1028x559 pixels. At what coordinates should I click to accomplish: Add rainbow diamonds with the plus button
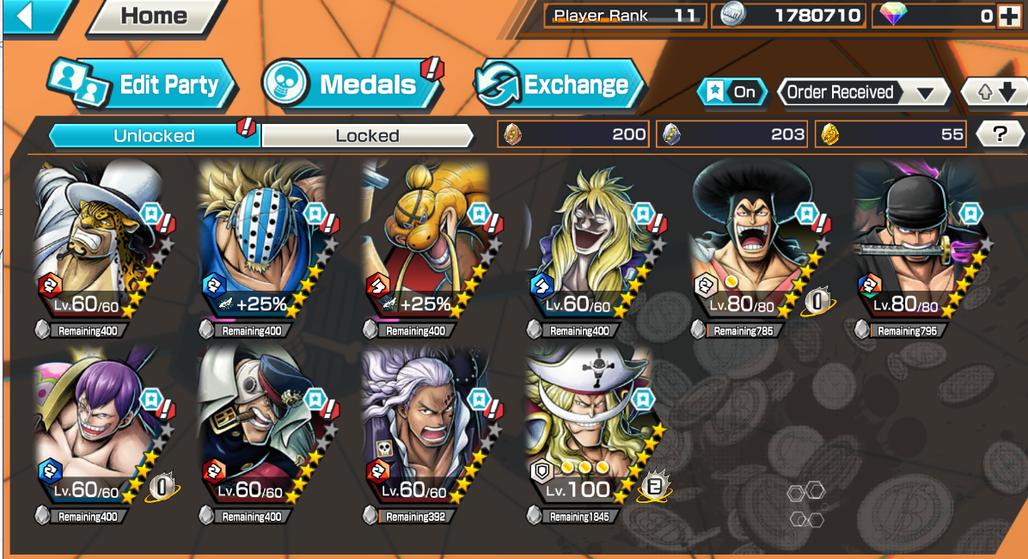[1009, 16]
